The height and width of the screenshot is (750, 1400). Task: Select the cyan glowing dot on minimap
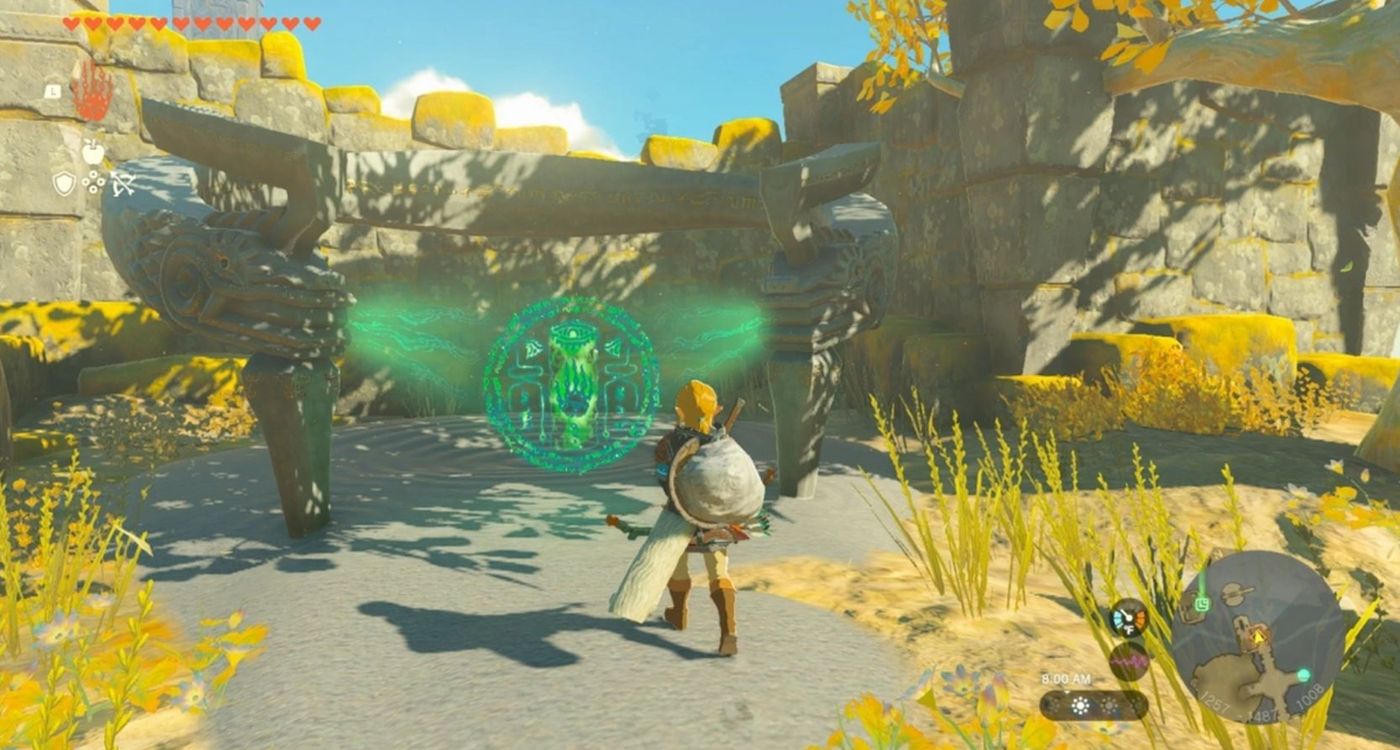point(1303,675)
